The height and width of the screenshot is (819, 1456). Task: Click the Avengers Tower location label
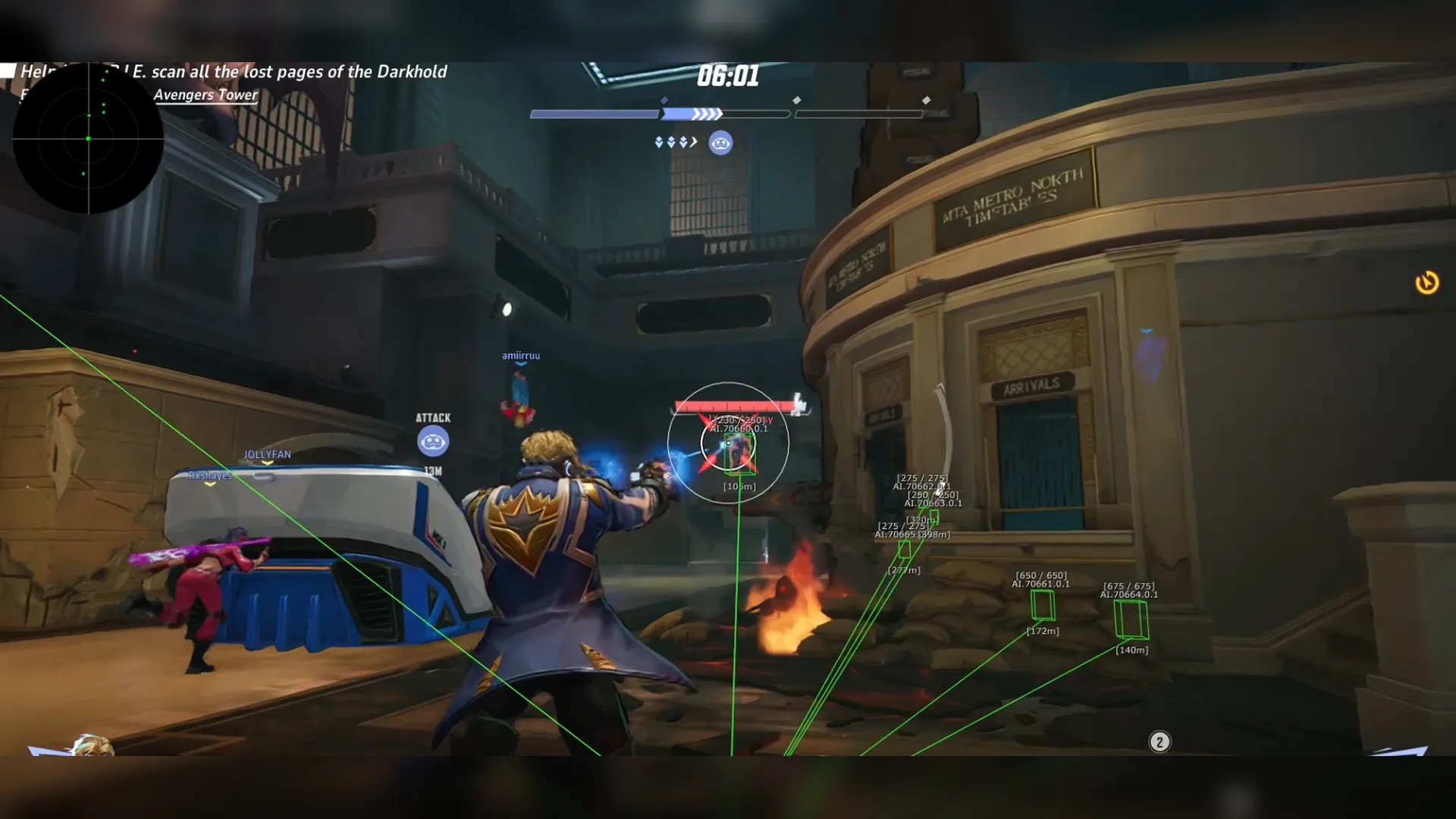tap(206, 95)
